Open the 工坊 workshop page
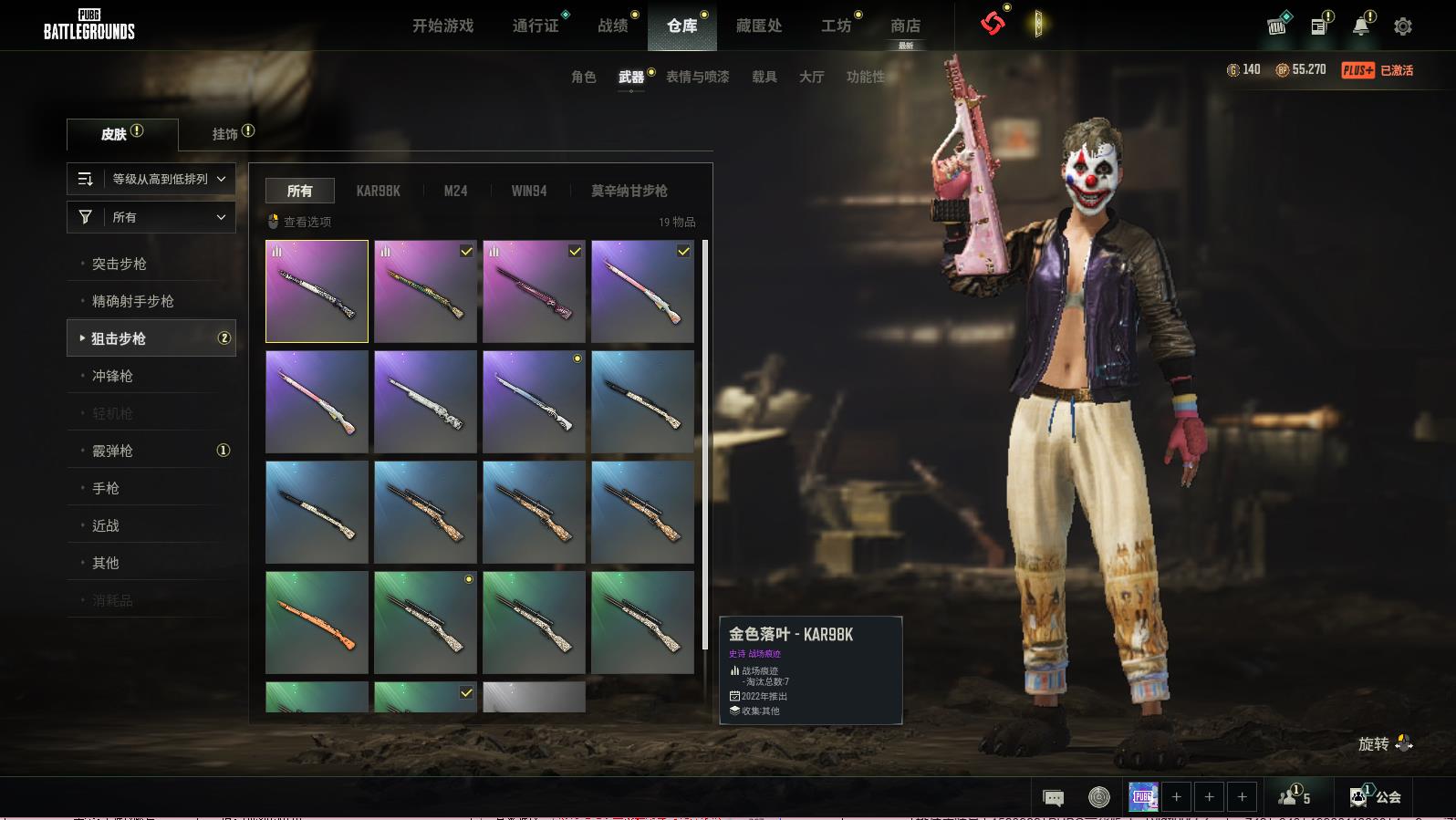1456x820 pixels. pos(836,26)
